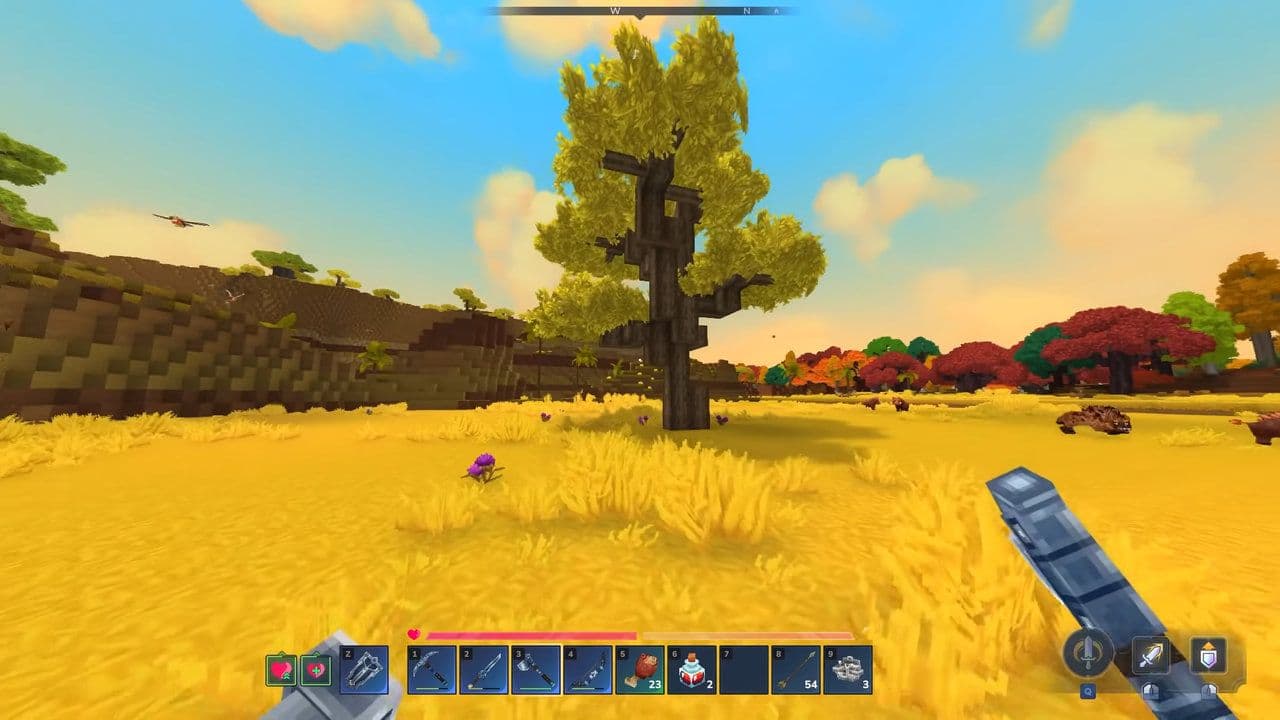
Task: Click the utility slot marked Z
Action: pos(364,670)
